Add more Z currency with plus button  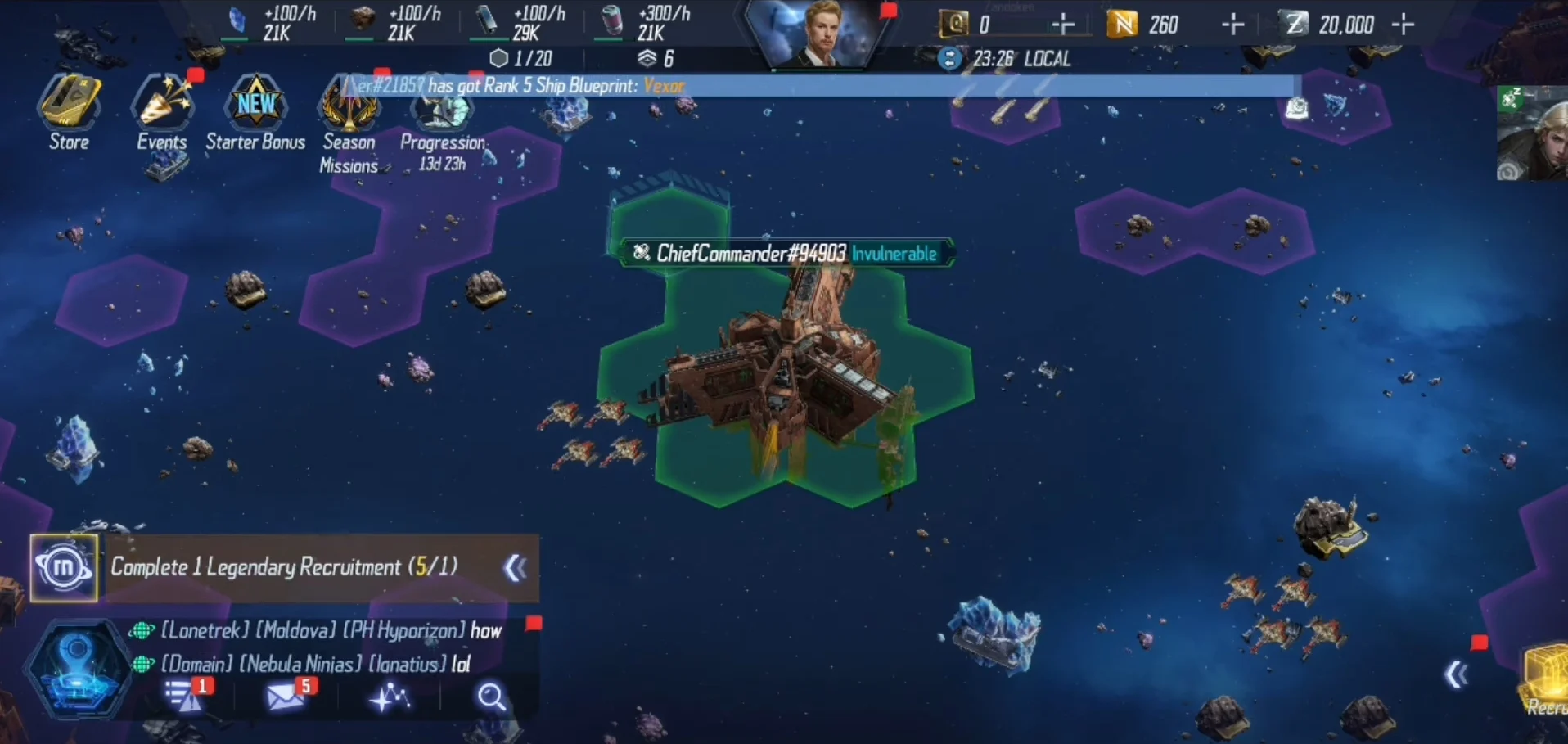tap(1403, 25)
